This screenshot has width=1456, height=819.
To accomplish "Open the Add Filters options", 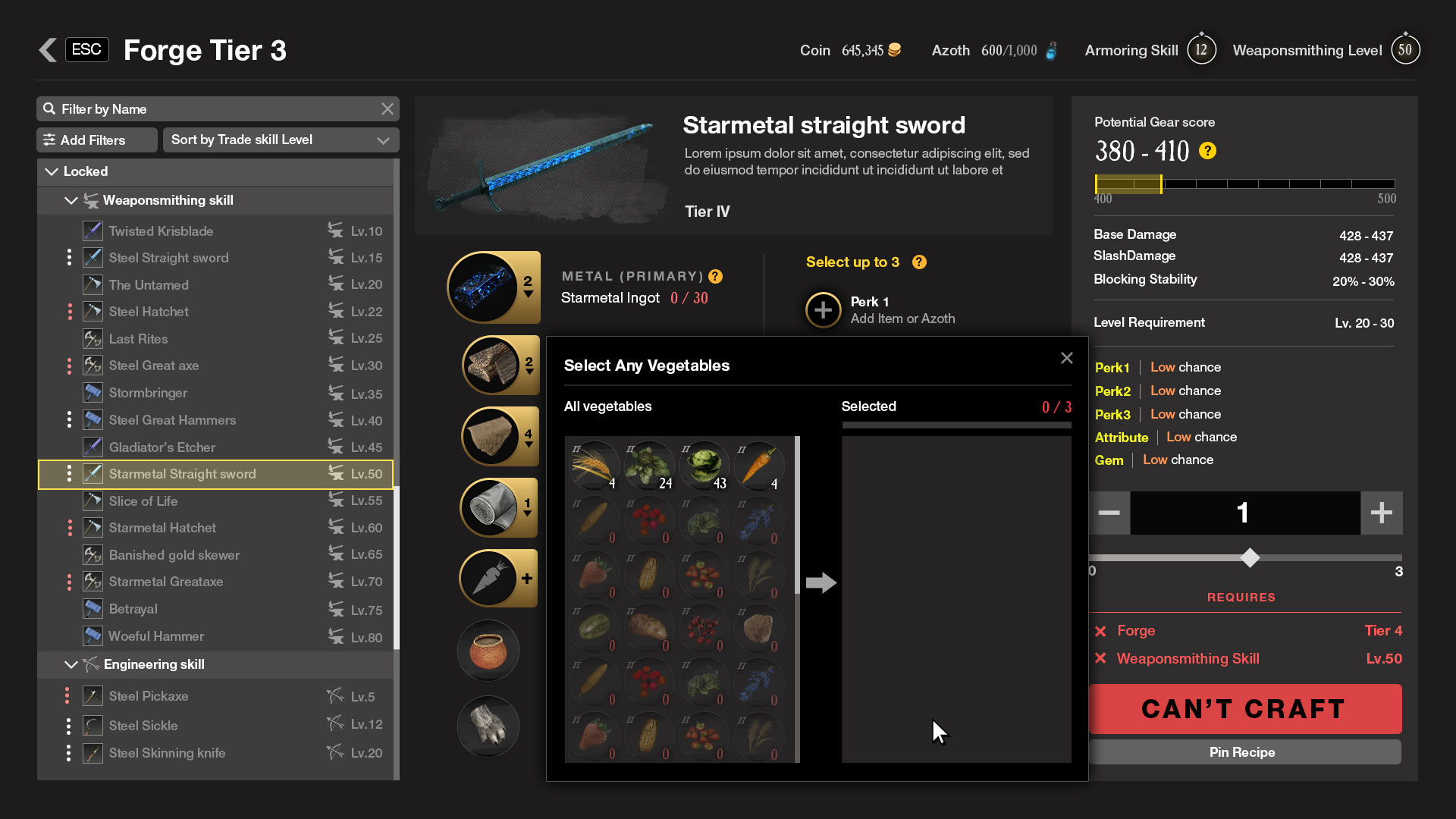I will [x=97, y=140].
